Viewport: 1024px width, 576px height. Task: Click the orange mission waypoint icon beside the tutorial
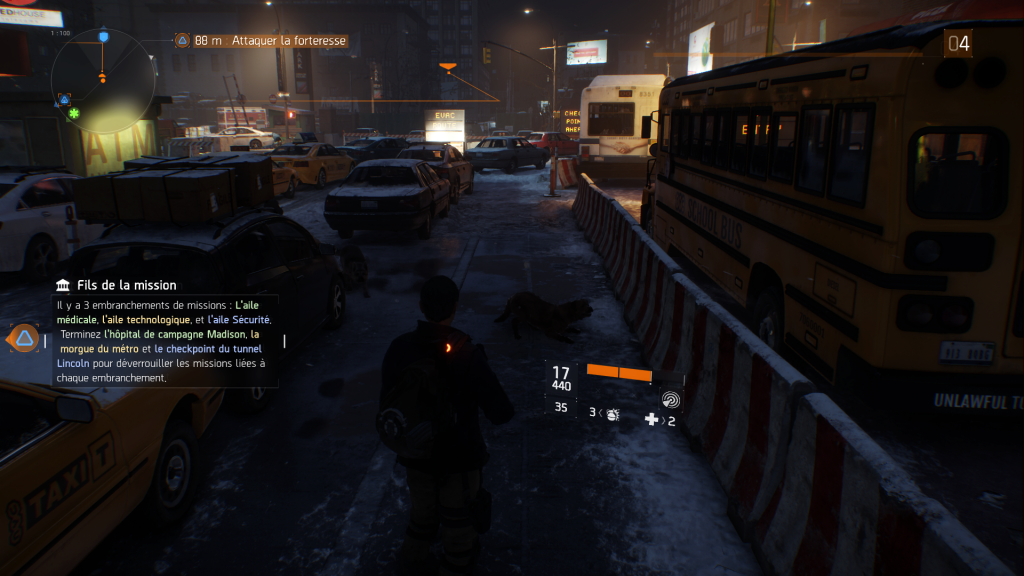(x=23, y=338)
